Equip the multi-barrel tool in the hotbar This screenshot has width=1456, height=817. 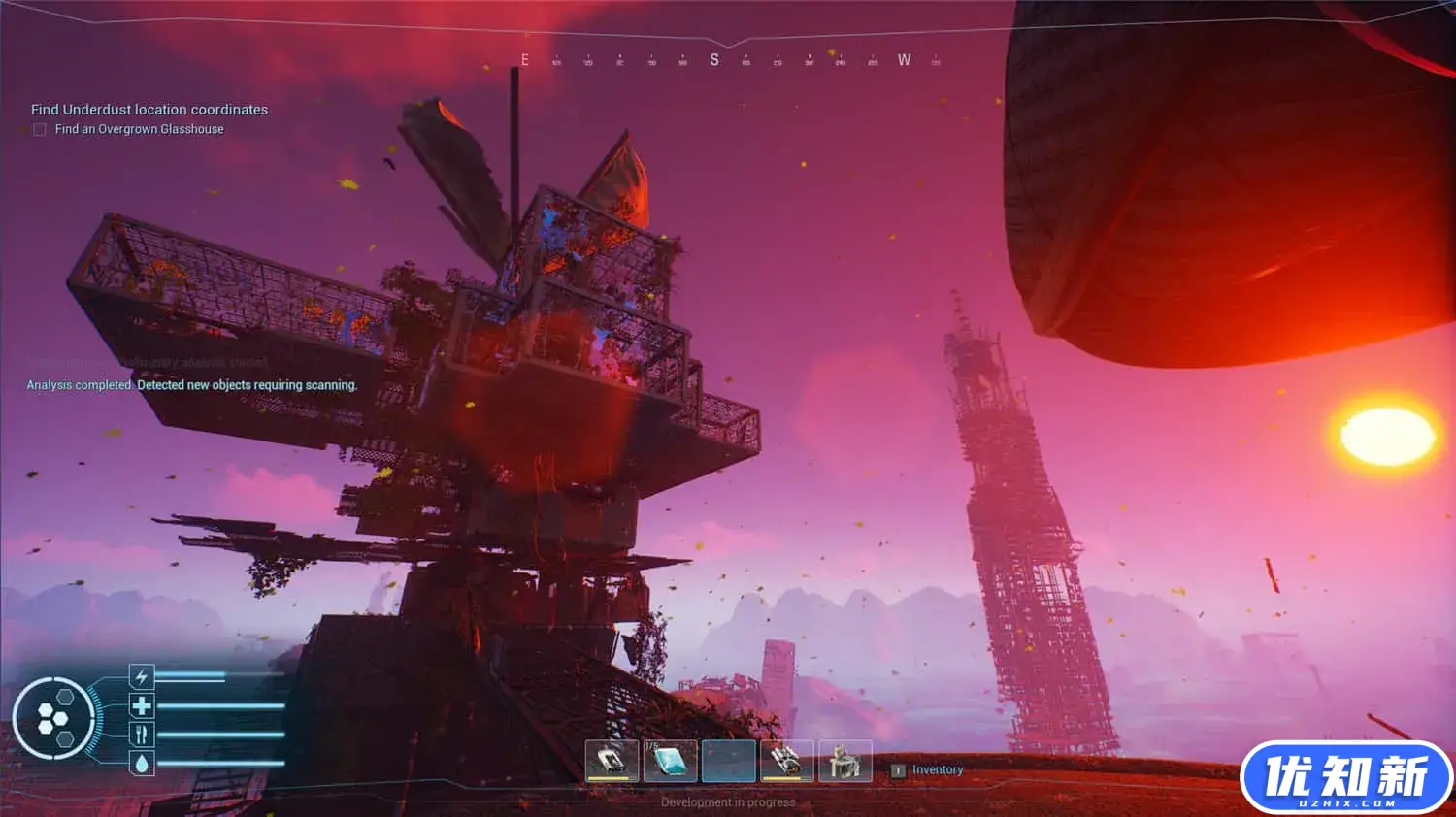tap(786, 761)
